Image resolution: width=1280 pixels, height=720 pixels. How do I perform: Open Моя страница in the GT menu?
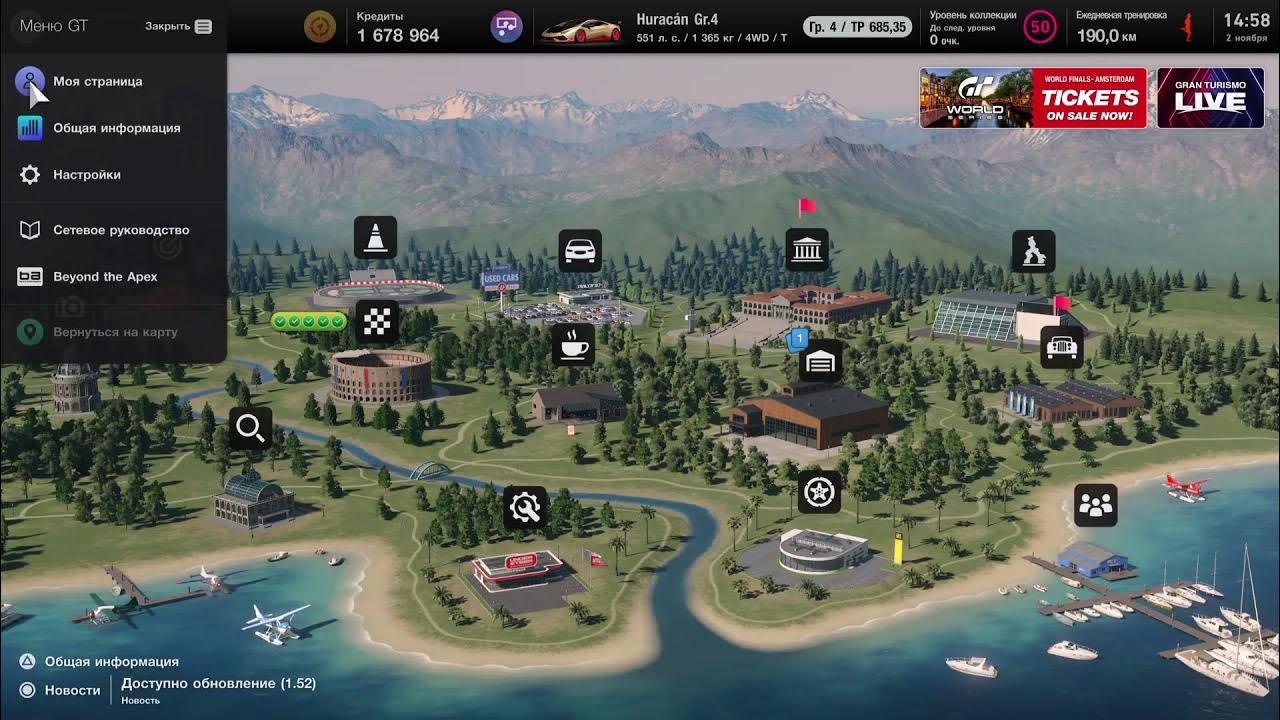coord(97,82)
